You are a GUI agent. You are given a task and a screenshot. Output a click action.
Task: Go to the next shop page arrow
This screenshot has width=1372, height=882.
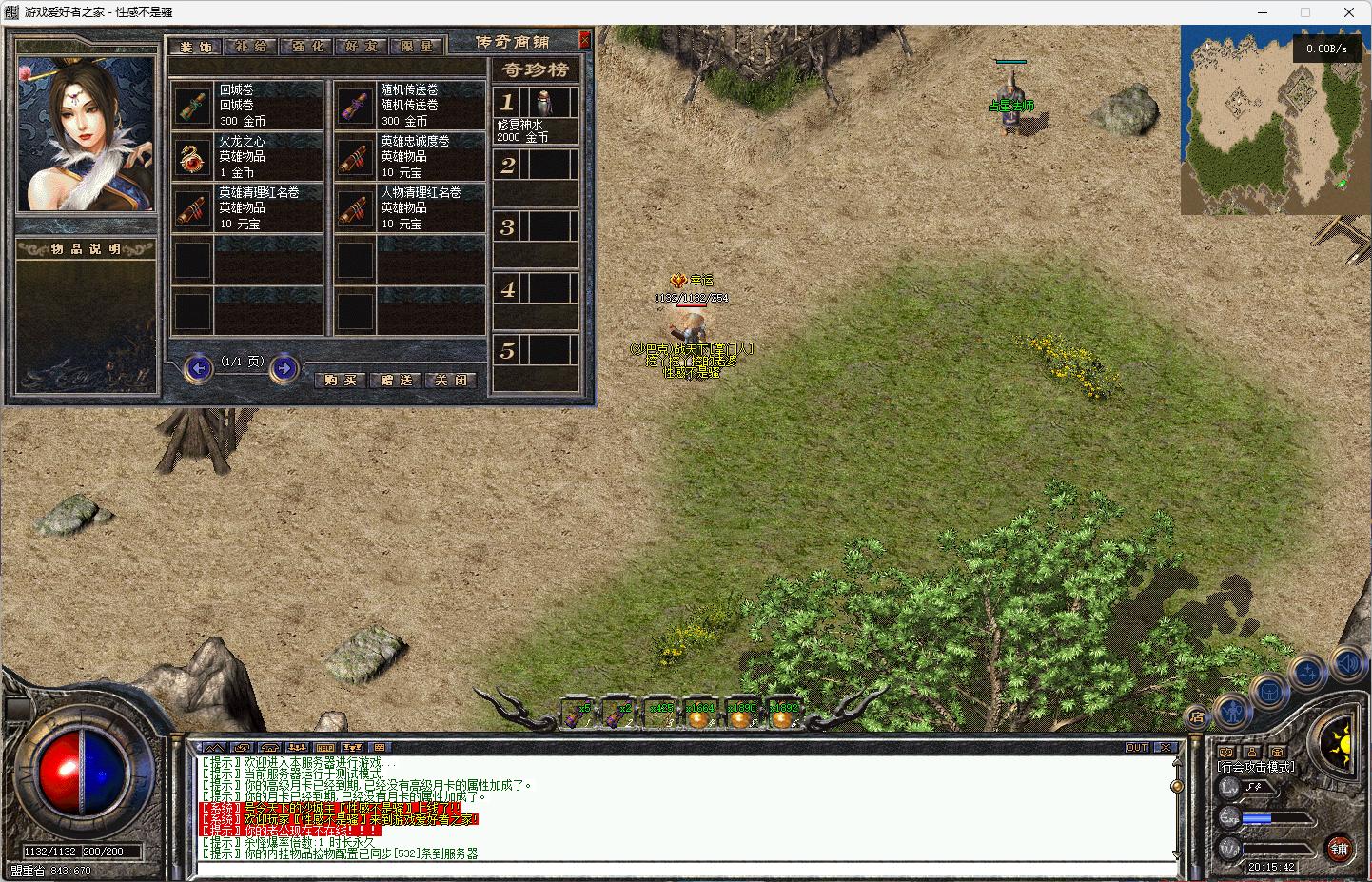(284, 368)
